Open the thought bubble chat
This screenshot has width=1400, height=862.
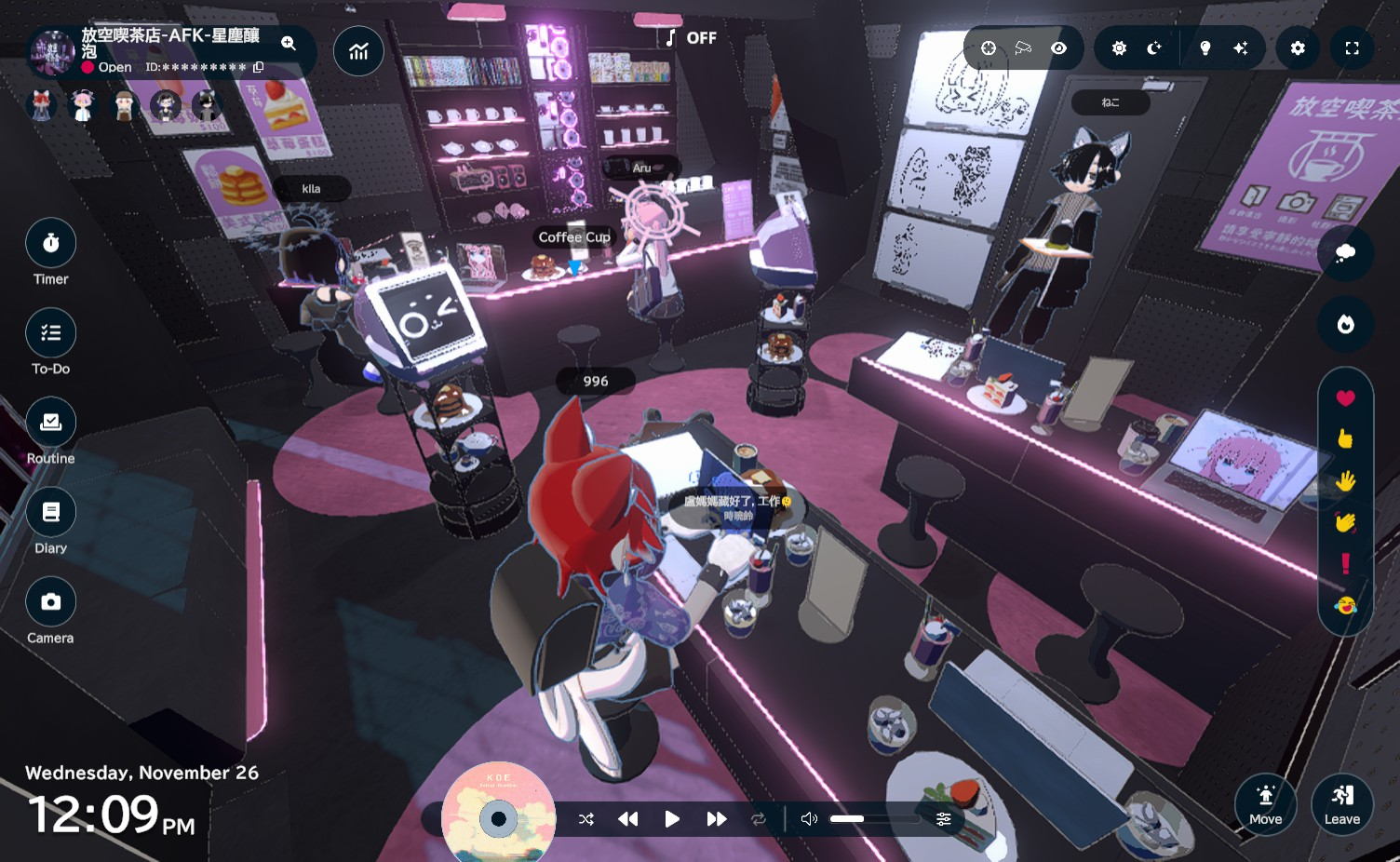[x=1345, y=253]
